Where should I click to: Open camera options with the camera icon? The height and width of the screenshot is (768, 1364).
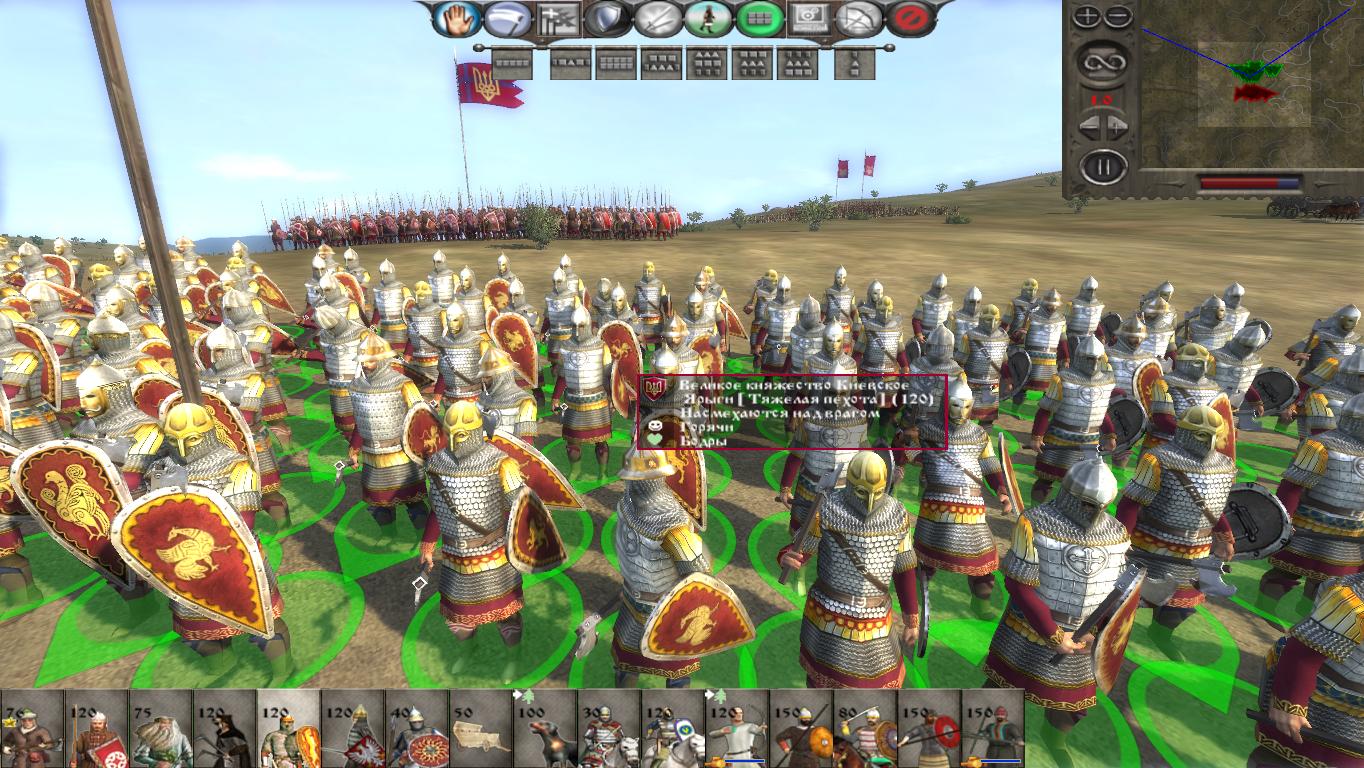(808, 17)
